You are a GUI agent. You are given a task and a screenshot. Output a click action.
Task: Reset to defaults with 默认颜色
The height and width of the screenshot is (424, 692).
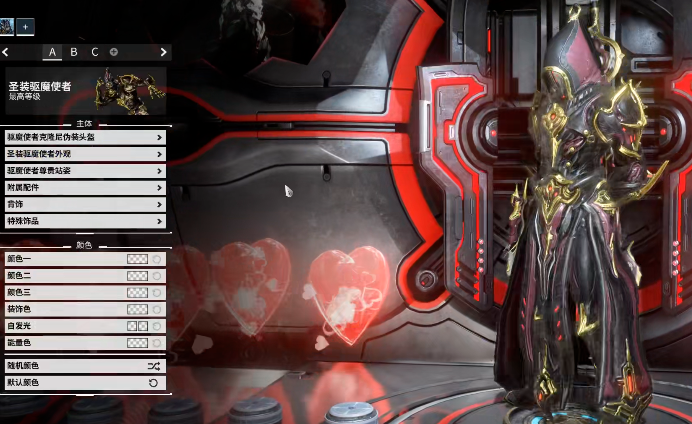pyautogui.click(x=85, y=383)
